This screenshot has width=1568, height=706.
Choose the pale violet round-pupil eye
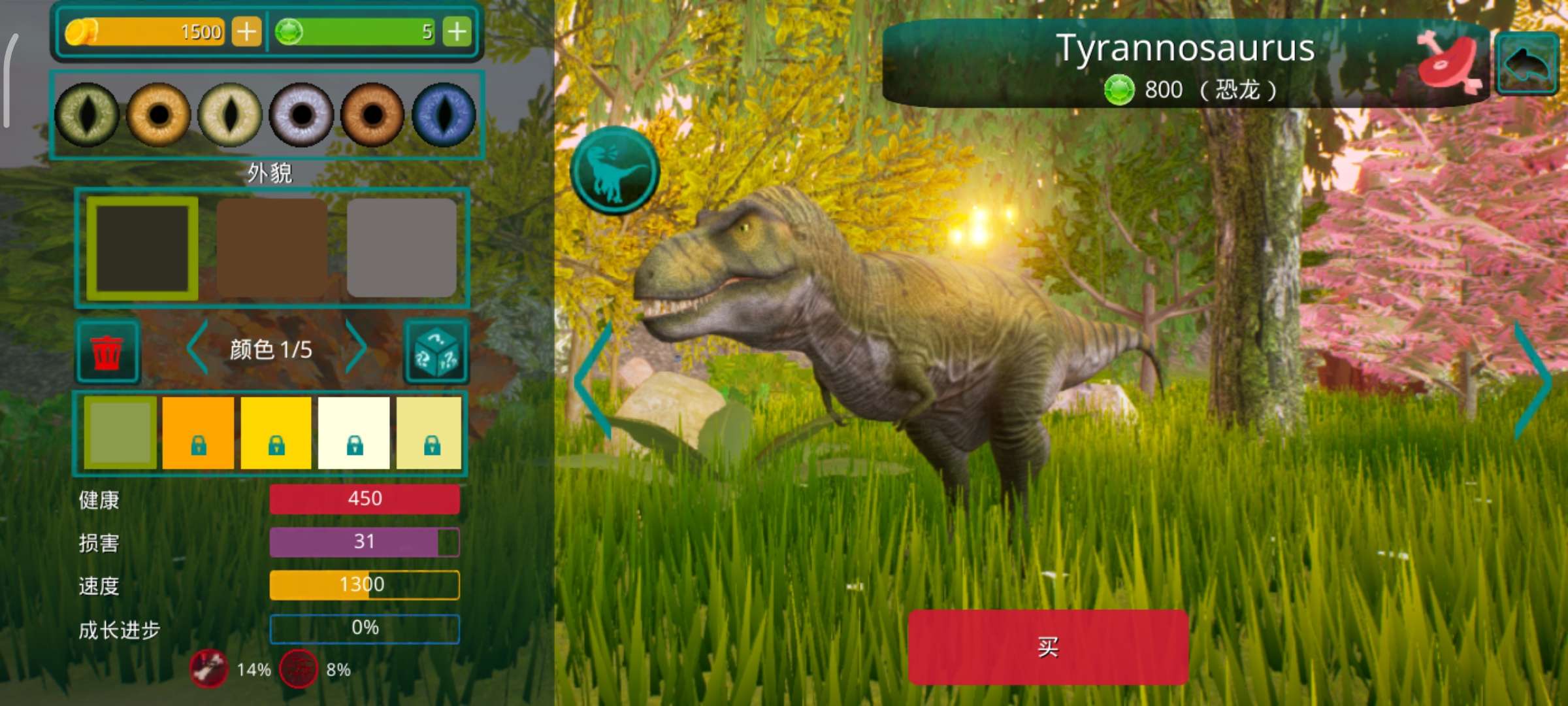pos(301,115)
